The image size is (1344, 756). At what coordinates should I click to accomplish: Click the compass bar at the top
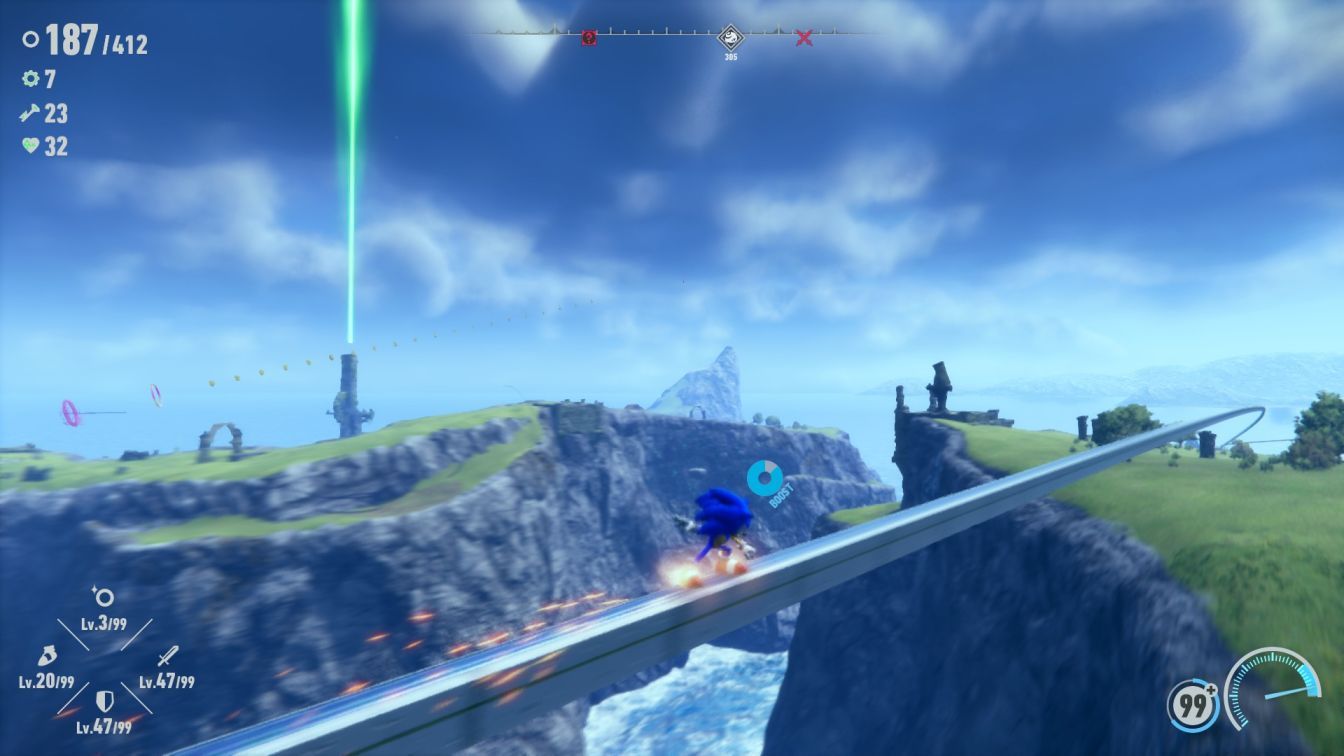click(660, 32)
